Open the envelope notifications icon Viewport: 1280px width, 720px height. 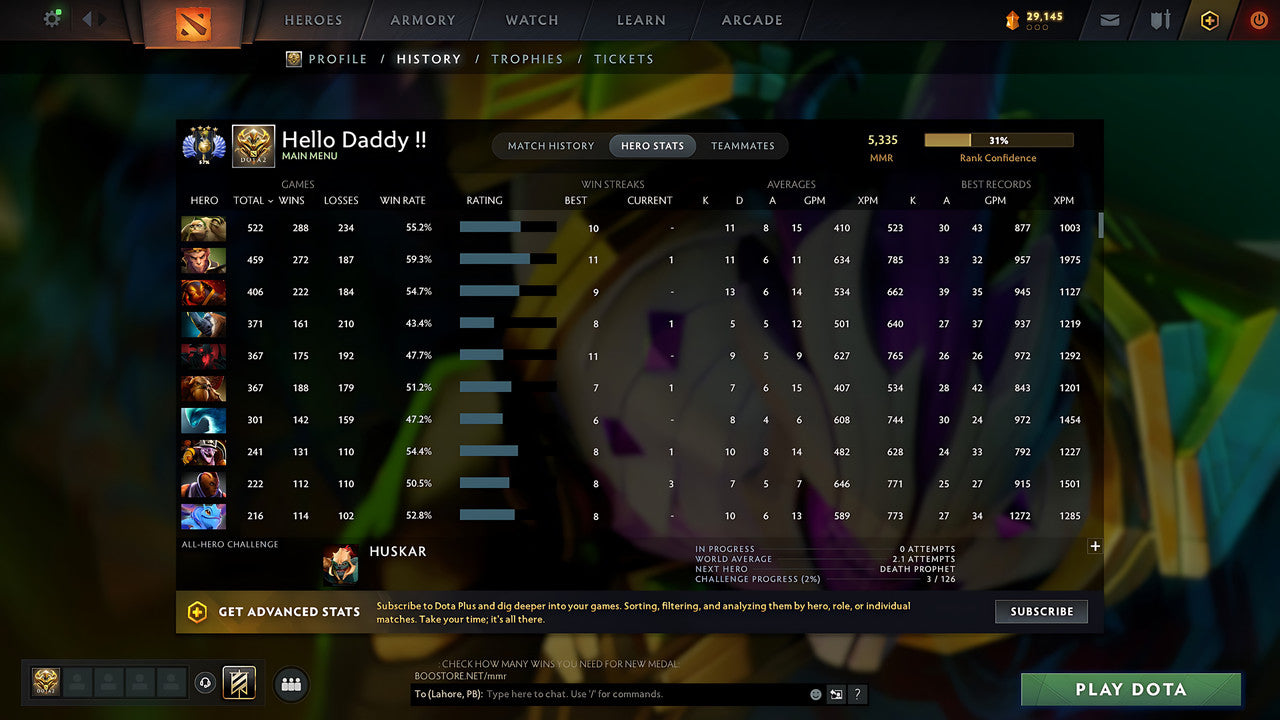[1108, 19]
